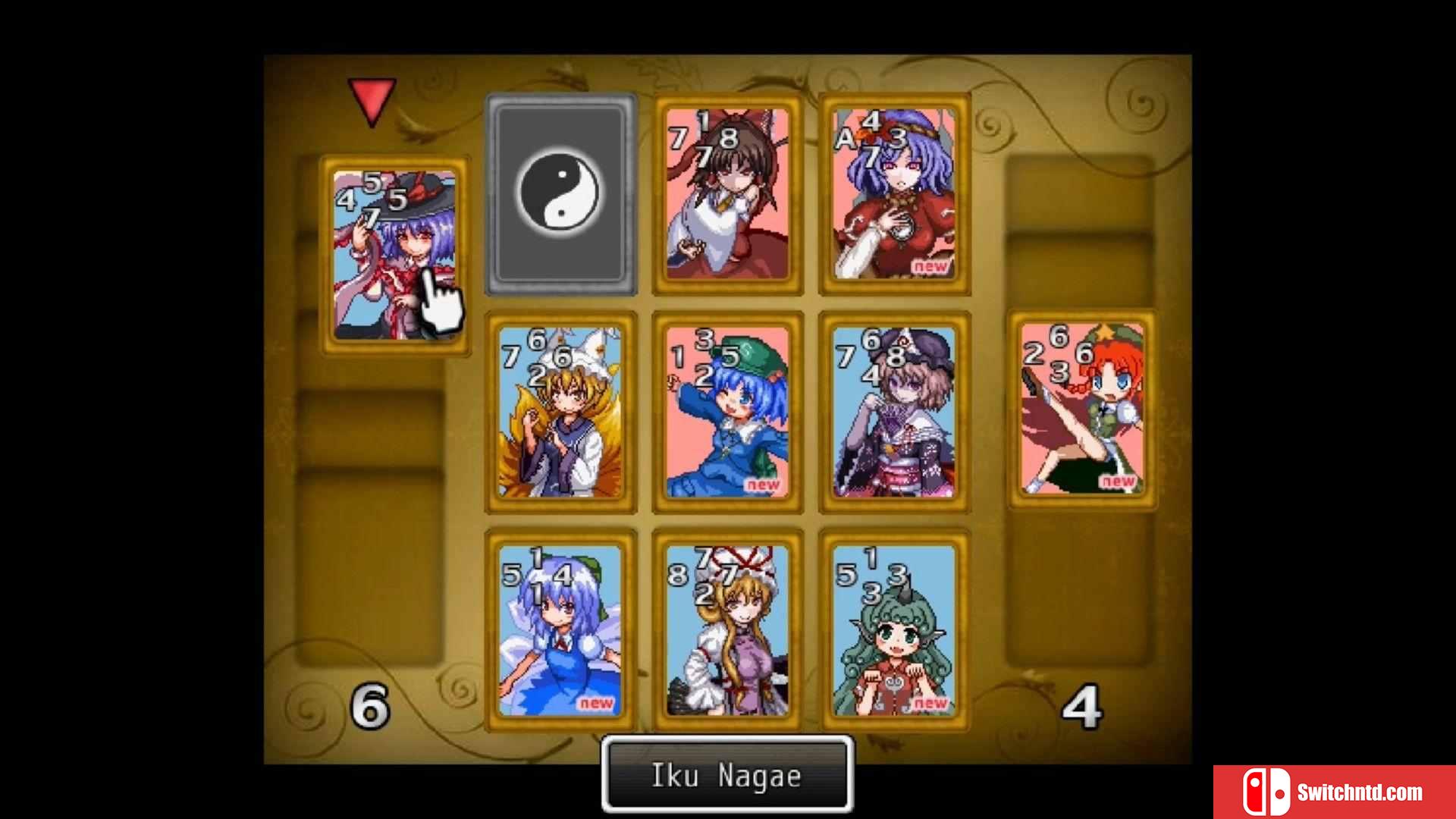1456x819 pixels.
Task: Pick the nine-tailed fox Ran card
Action: pyautogui.click(x=560, y=413)
